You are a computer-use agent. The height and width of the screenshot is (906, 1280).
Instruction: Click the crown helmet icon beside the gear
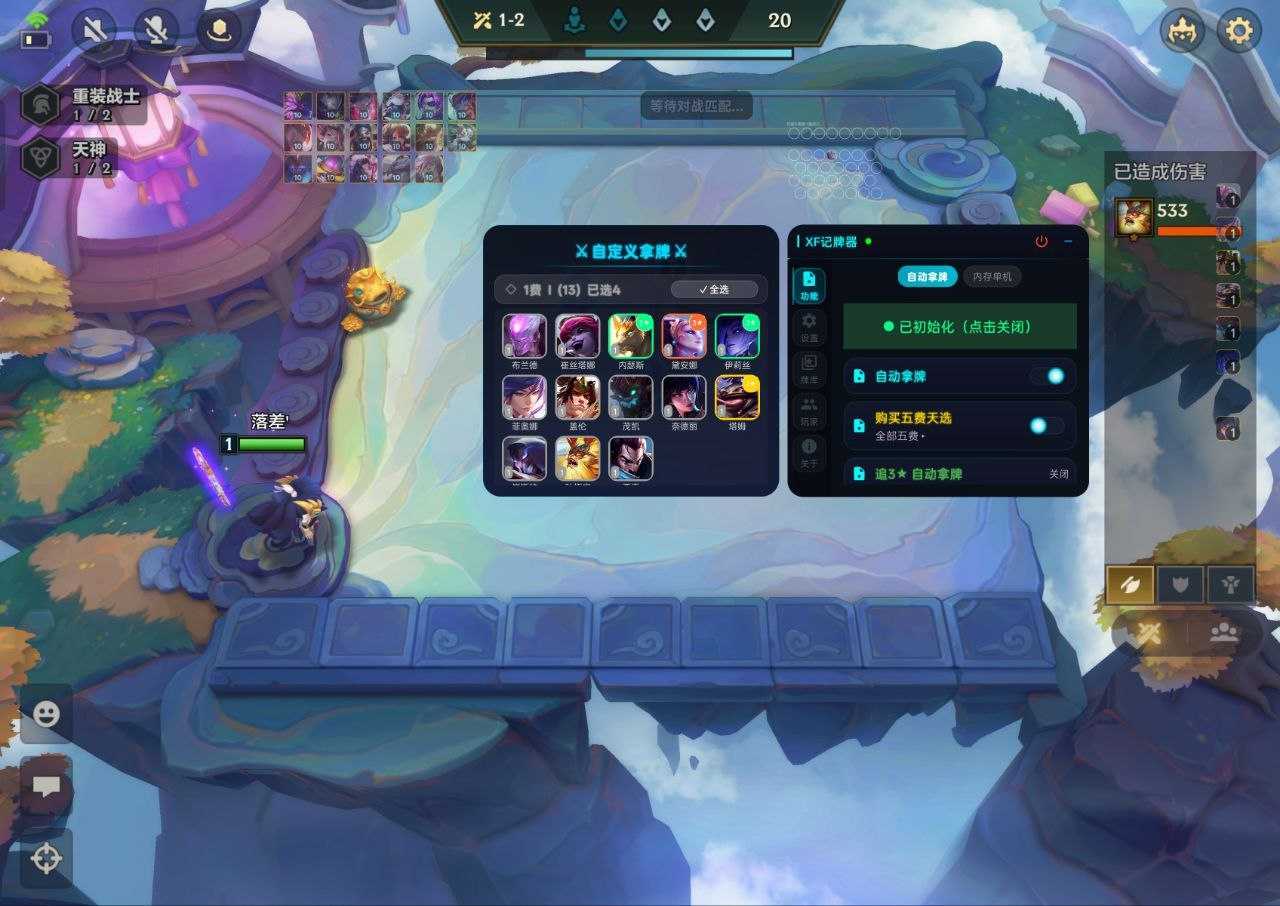(1182, 32)
